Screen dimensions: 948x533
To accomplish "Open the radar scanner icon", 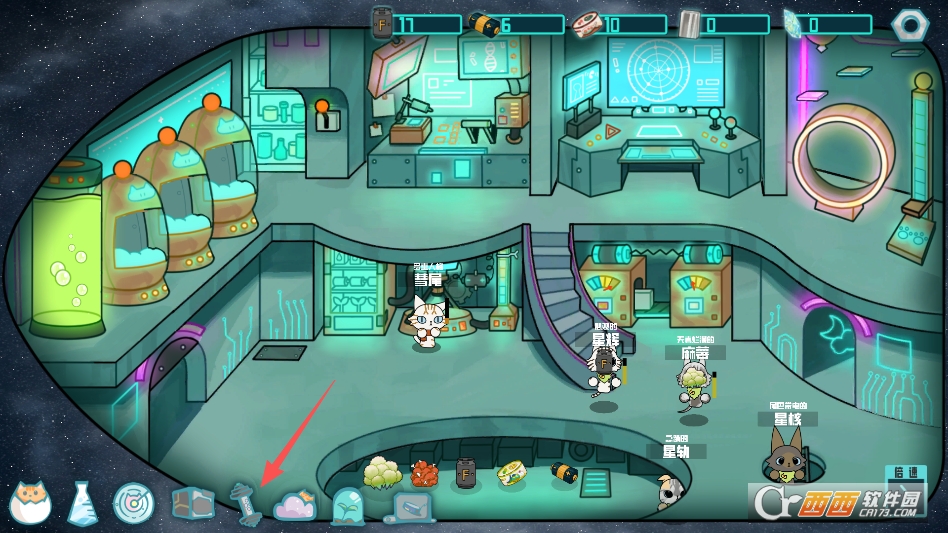I will pos(133,503).
